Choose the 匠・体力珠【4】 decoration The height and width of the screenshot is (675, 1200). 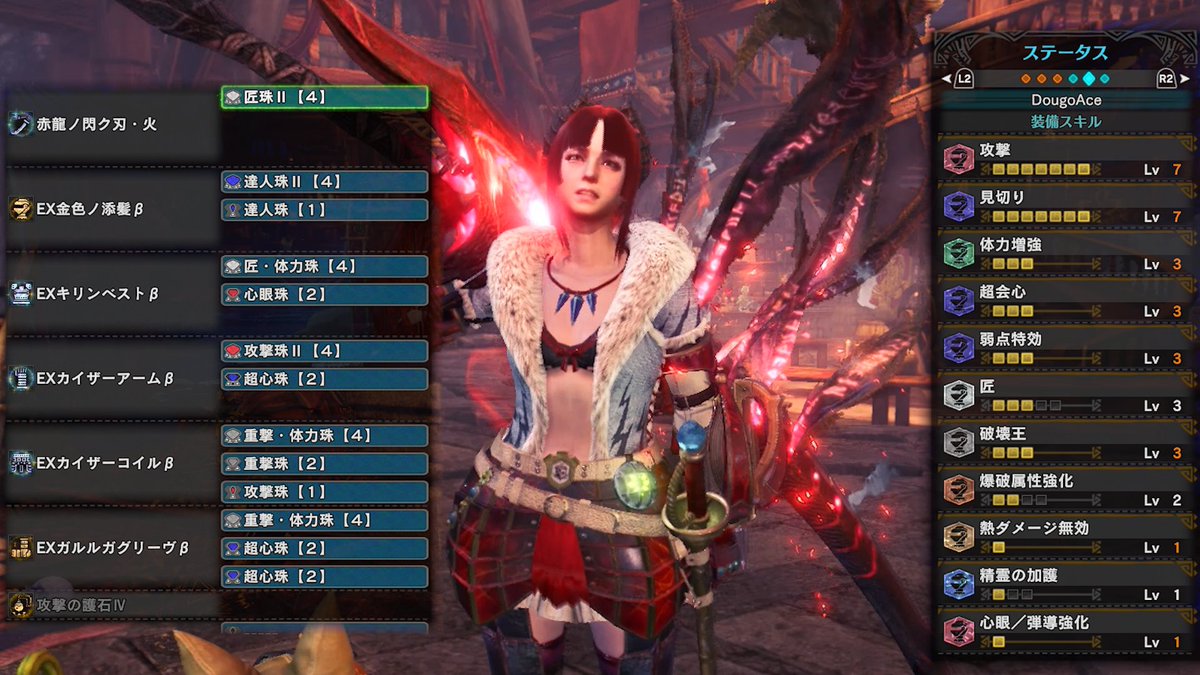pyautogui.click(x=324, y=266)
